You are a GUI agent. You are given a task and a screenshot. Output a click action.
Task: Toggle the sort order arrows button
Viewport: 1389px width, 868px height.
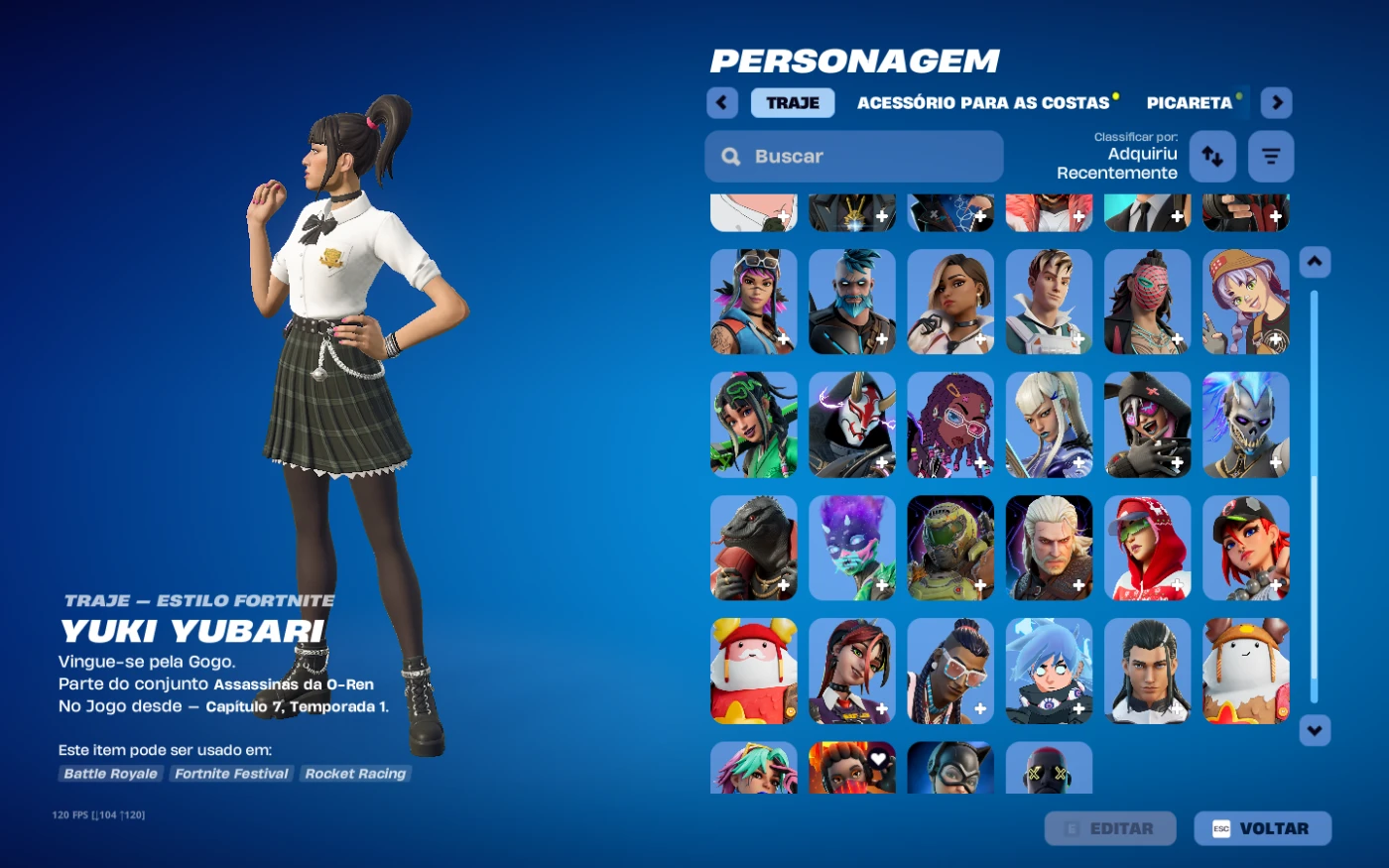pos(1212,157)
